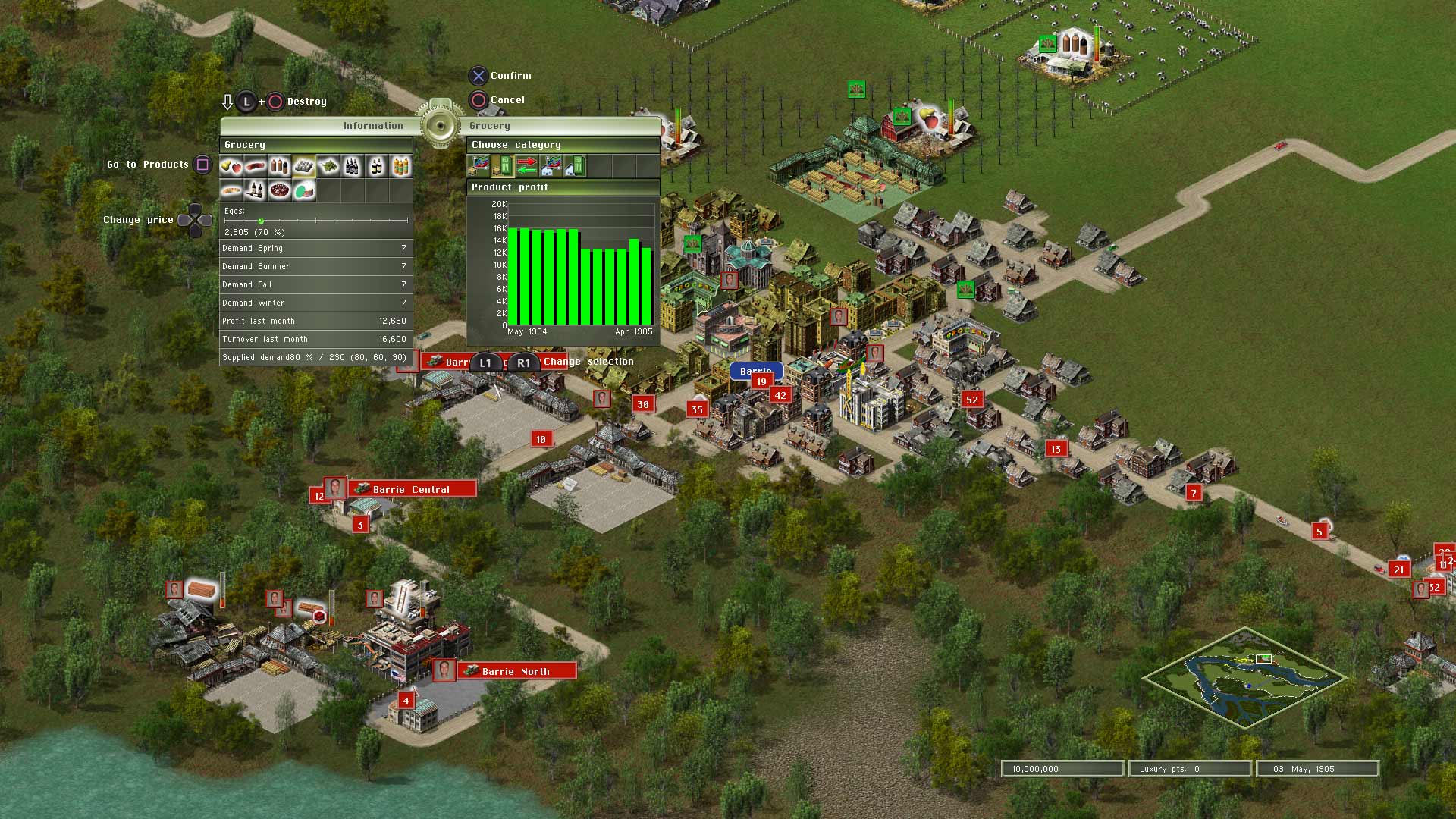Open the product chart category icon
The image size is (1456, 819).
480,166
